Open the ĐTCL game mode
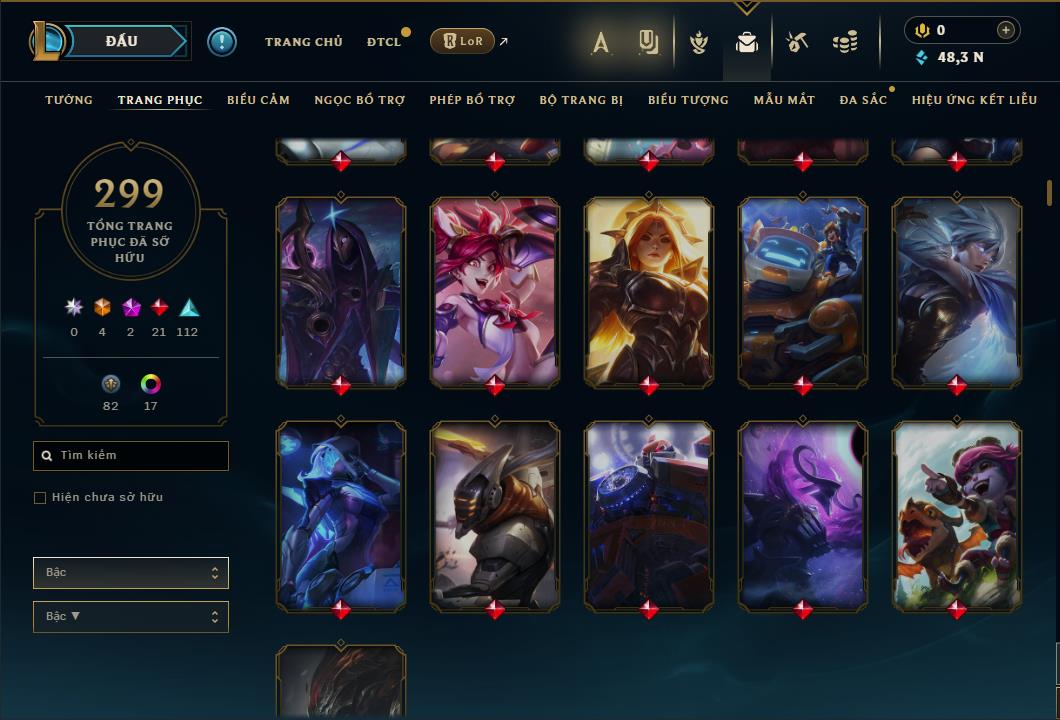This screenshot has width=1060, height=720. (x=383, y=42)
